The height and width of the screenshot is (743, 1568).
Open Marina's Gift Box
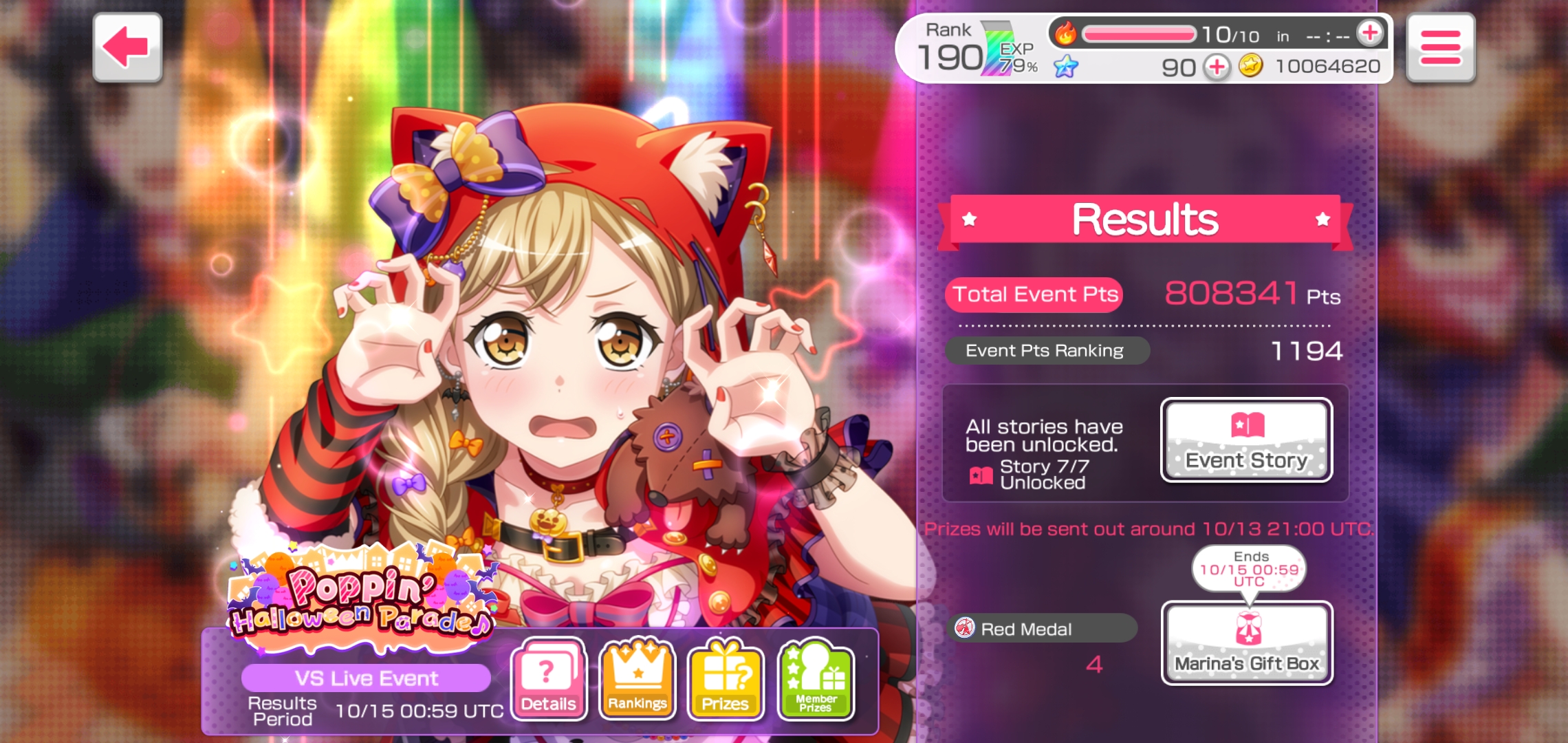tap(1246, 643)
